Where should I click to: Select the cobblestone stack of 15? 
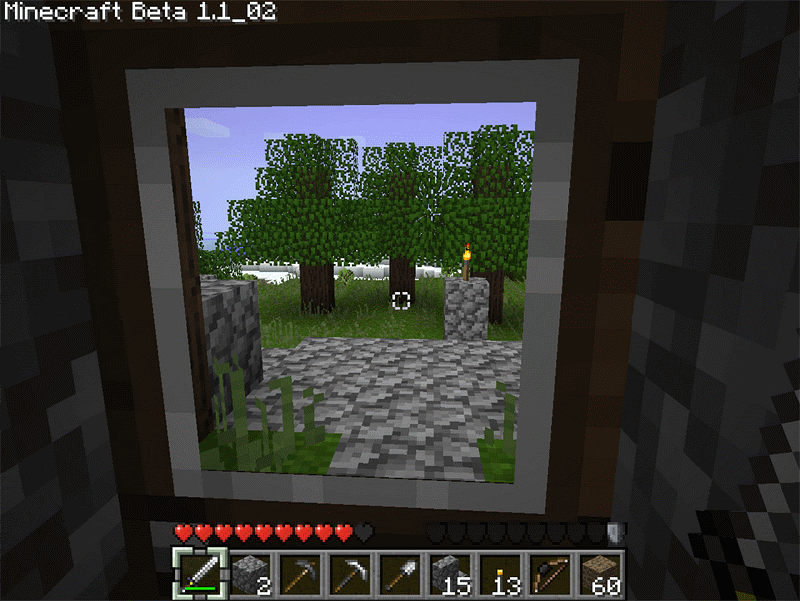click(x=450, y=572)
